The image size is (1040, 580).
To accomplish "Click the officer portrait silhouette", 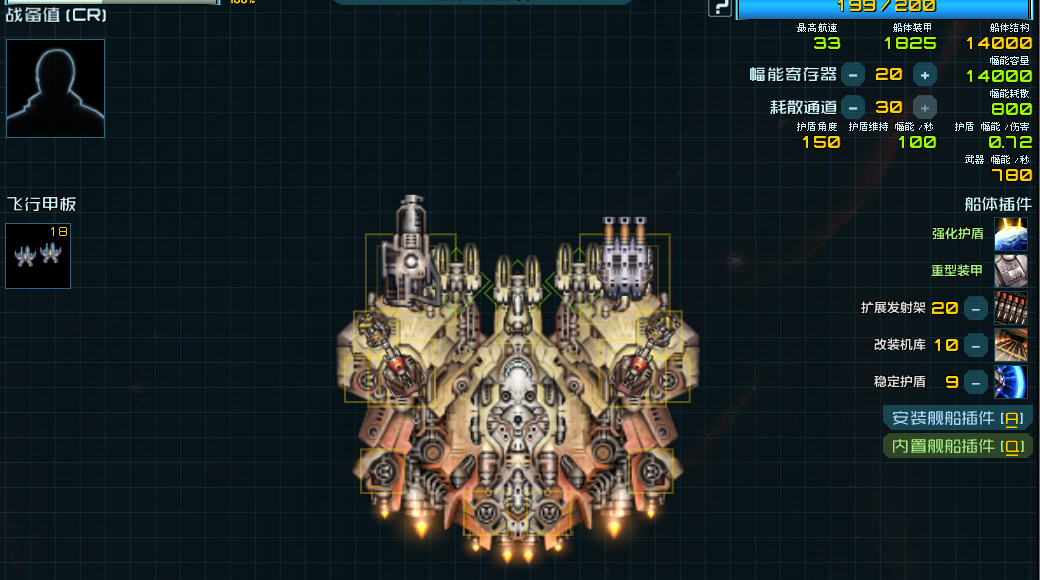I will [55, 88].
